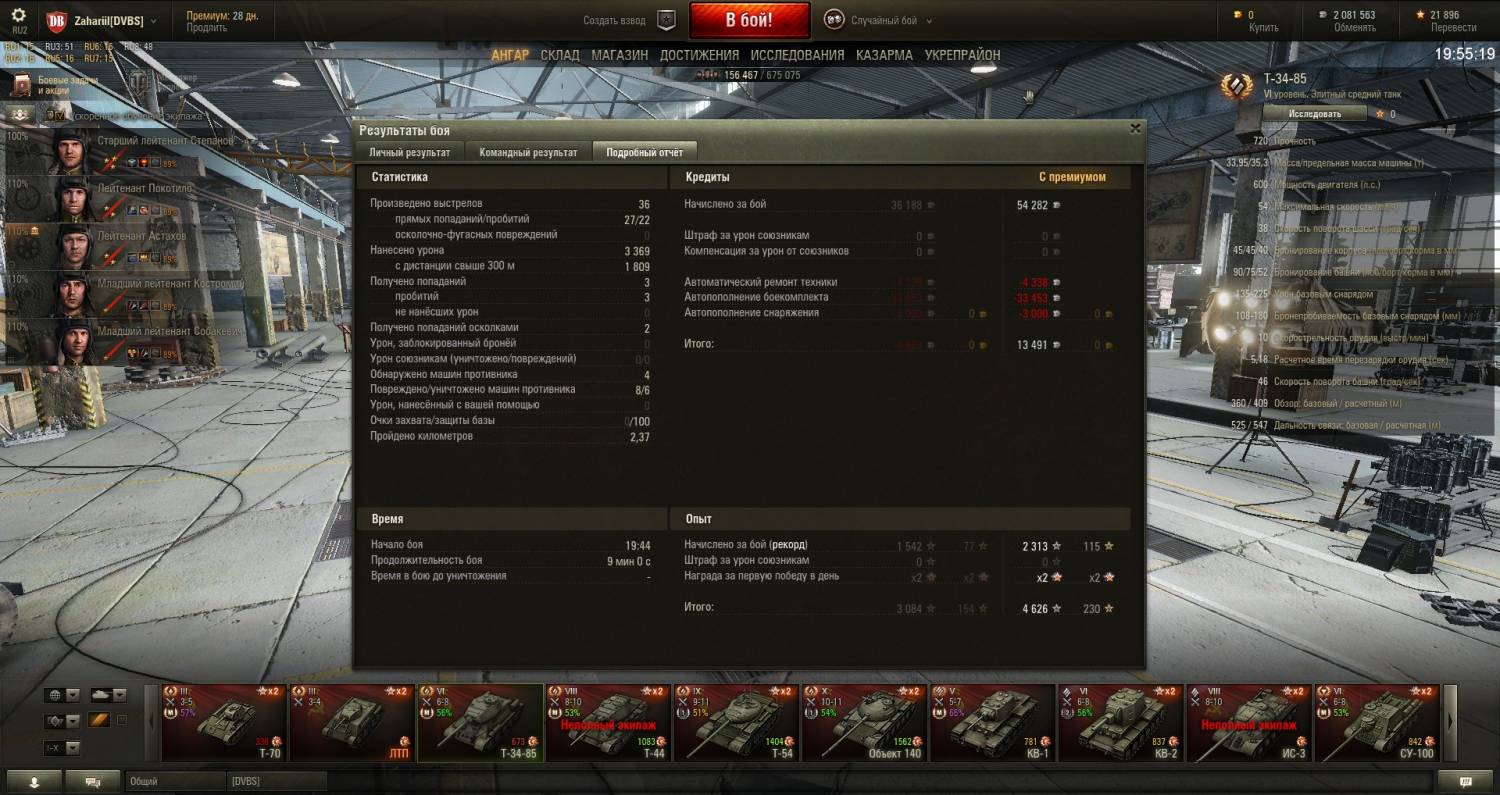Image resolution: width=1500 pixels, height=795 pixels.
Task: Close the battle results window
Action: (1135, 129)
